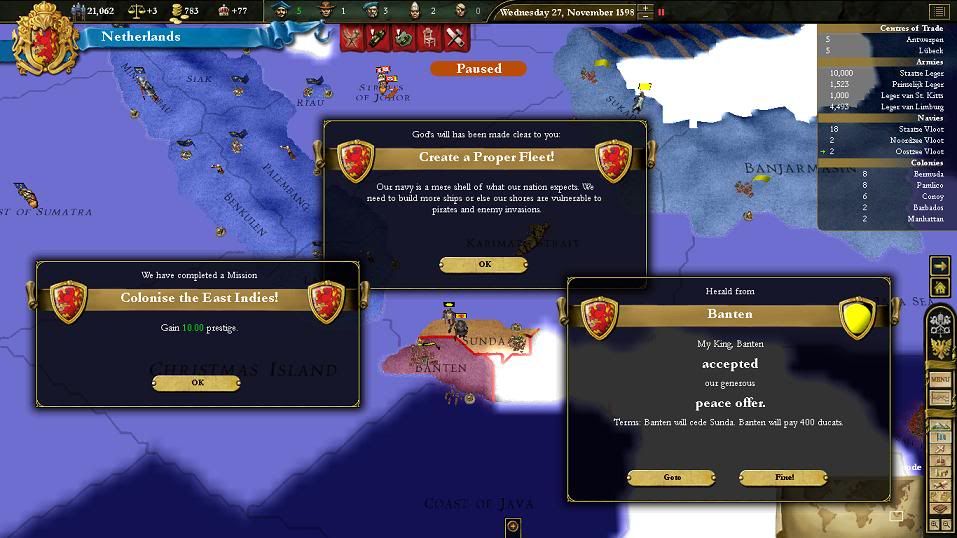Toggle the red pause button beside the date
The image size is (957, 538).
click(x=661, y=13)
